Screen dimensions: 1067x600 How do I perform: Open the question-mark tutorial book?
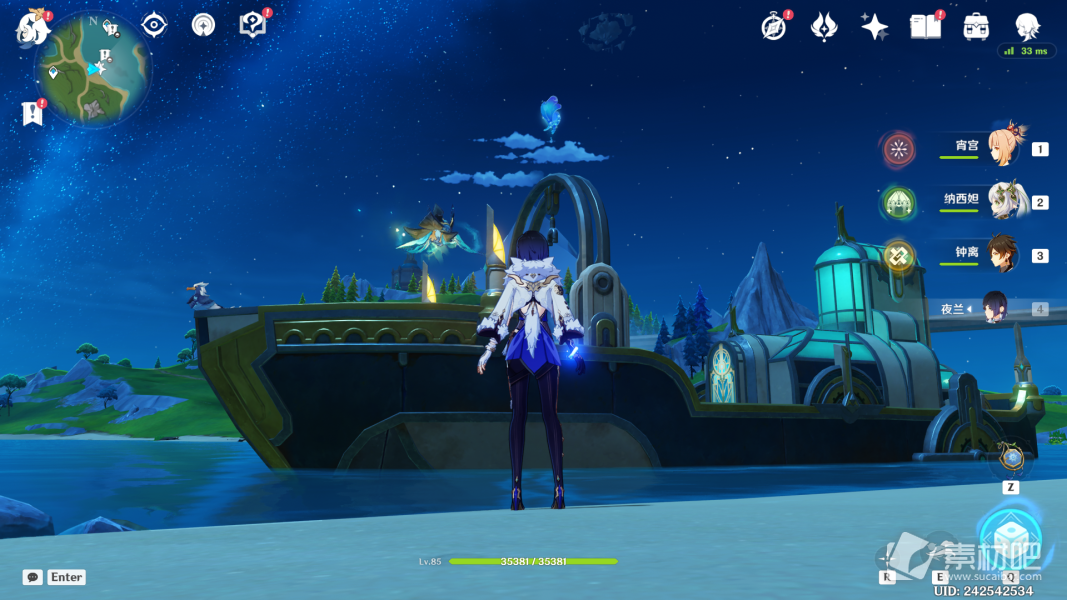253,25
